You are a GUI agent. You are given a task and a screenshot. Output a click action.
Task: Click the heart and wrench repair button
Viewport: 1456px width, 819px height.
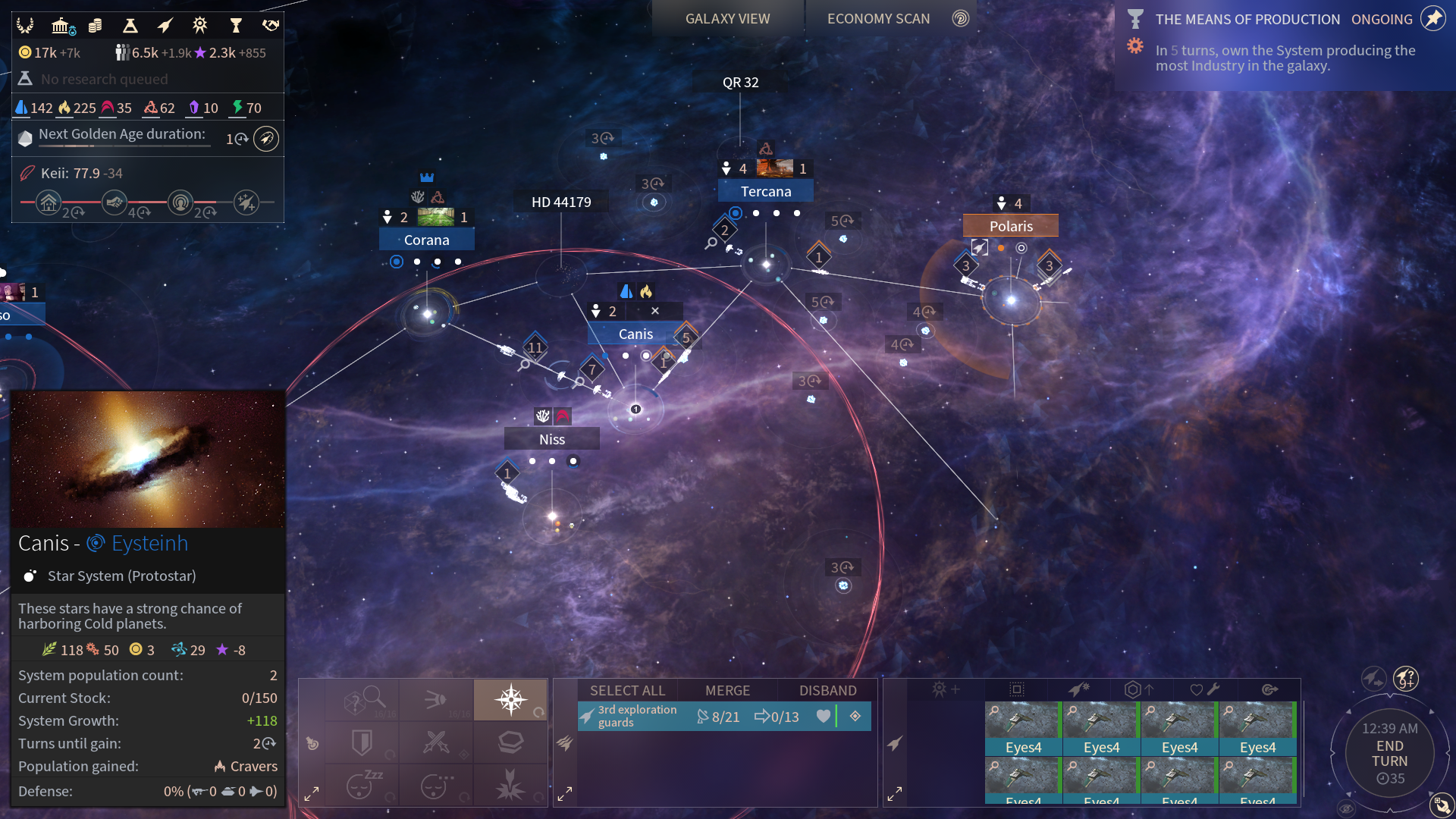click(x=1204, y=689)
